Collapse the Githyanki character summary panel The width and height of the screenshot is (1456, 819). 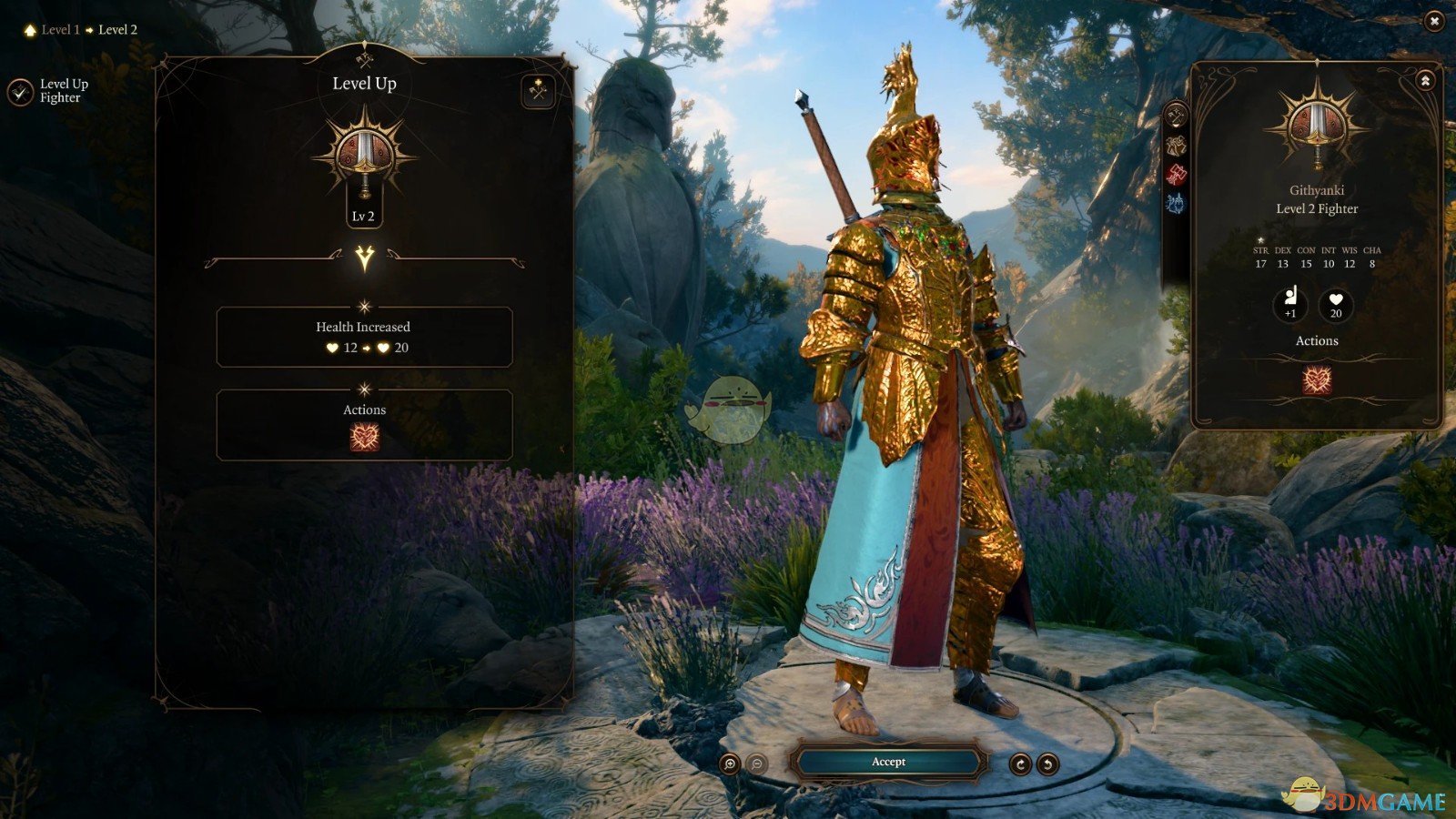(x=1425, y=81)
